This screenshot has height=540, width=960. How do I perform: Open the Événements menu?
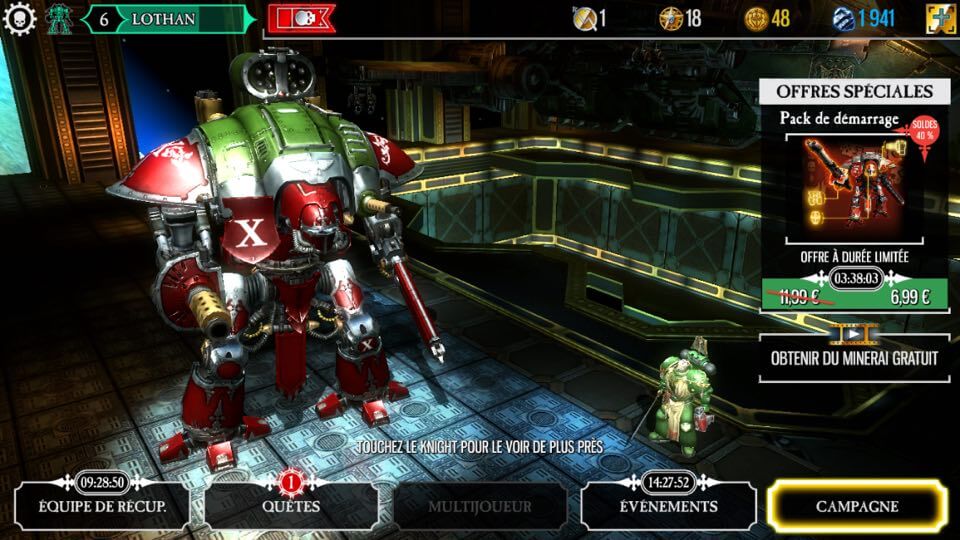668,507
